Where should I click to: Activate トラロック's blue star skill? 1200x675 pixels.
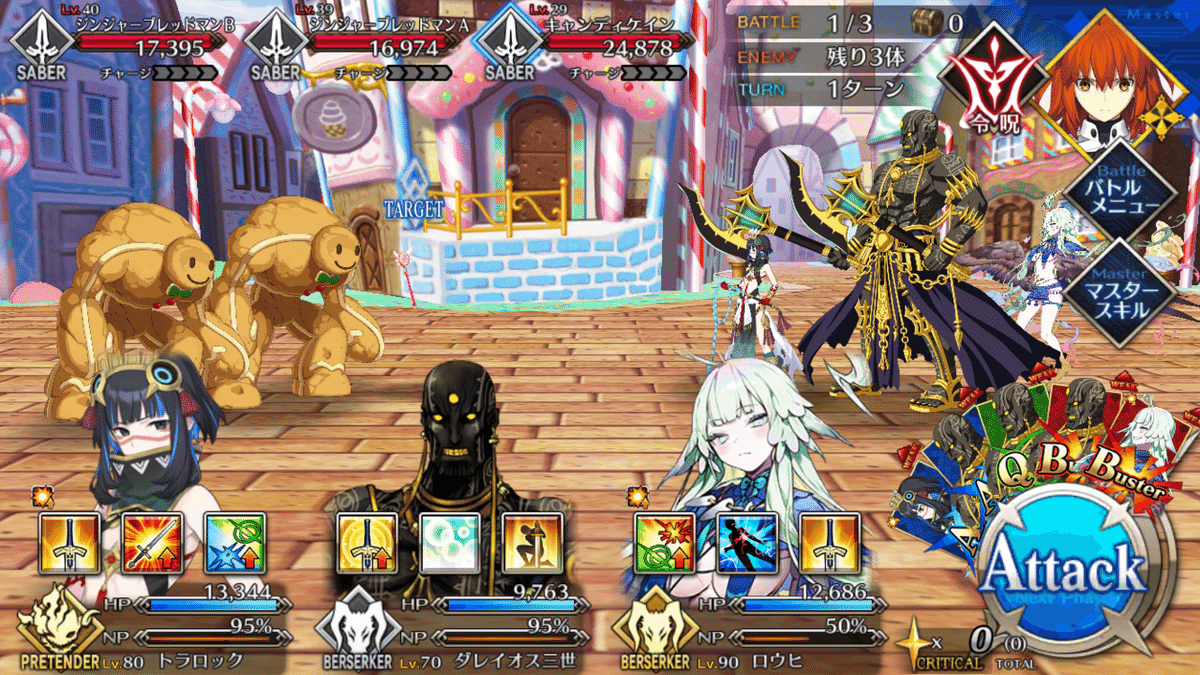click(x=233, y=544)
